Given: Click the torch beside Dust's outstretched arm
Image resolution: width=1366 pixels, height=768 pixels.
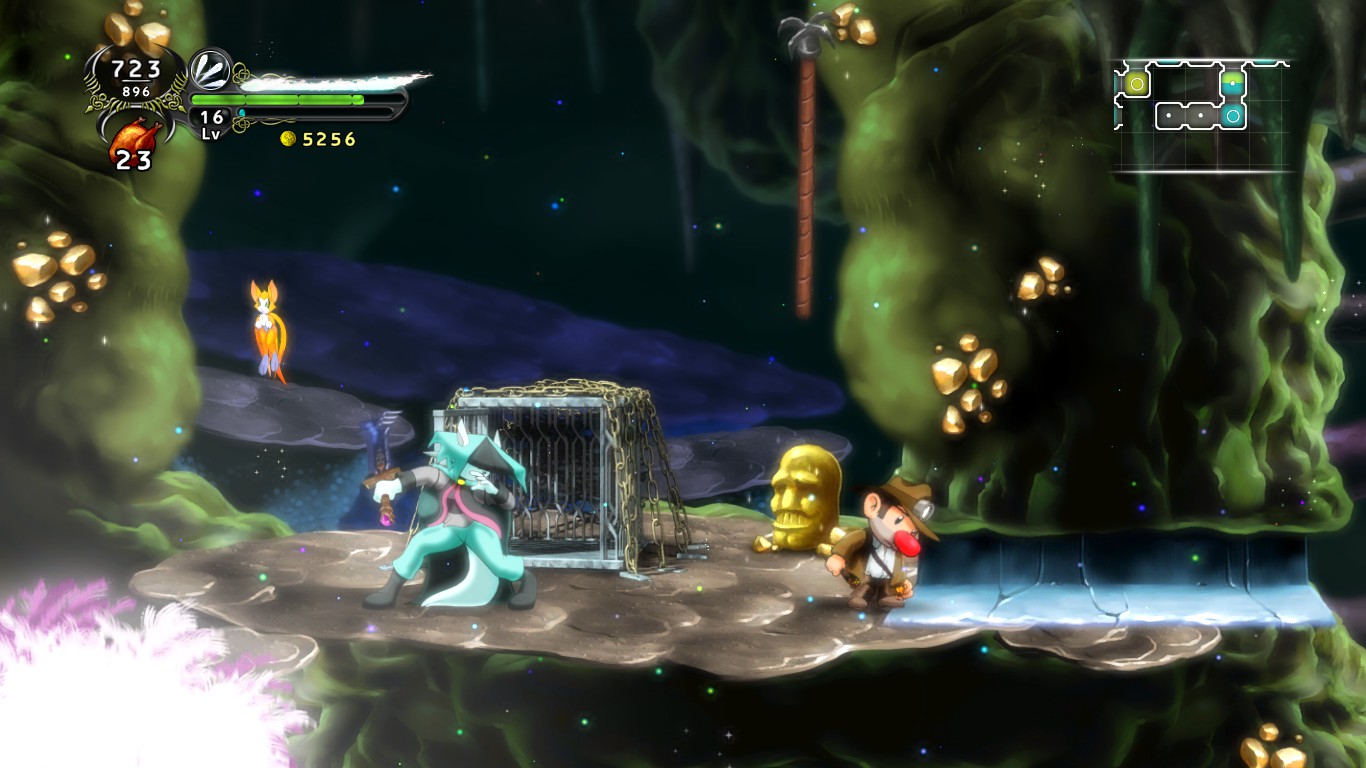Looking at the screenshot, I should pyautogui.click(x=378, y=440).
